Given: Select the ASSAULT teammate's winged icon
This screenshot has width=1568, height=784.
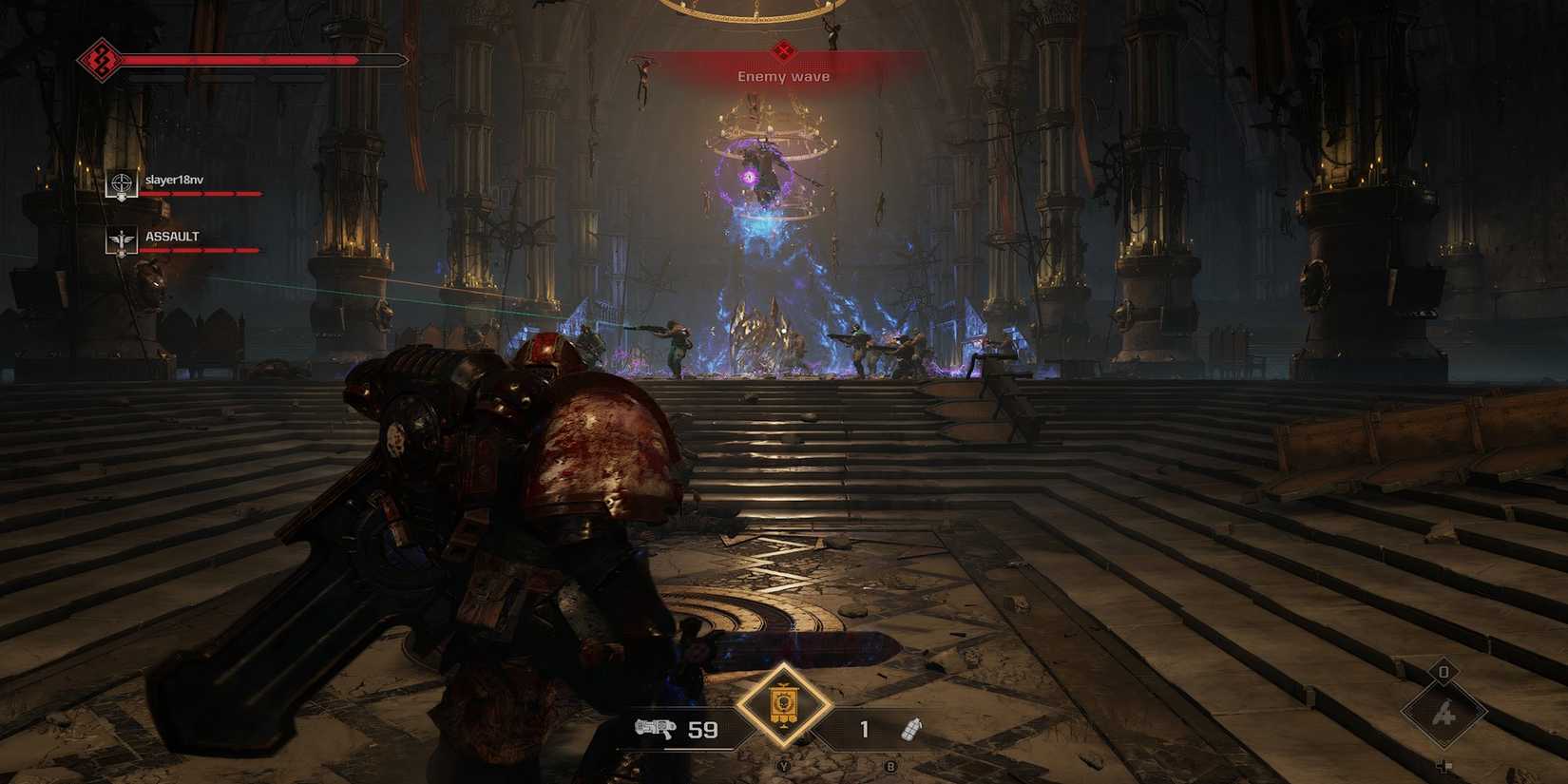Looking at the screenshot, I should 121,241.
